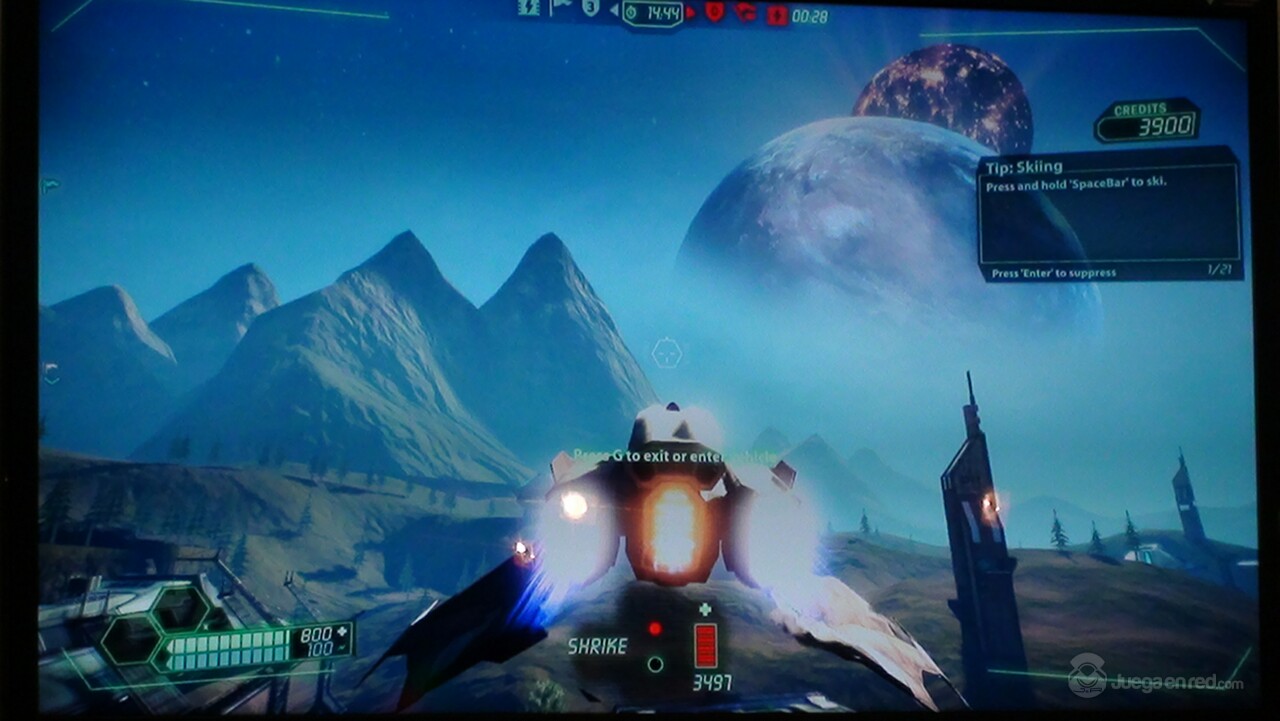This screenshot has height=721, width=1280.
Task: Click the filled red seat indicator dot
Action: [655, 629]
